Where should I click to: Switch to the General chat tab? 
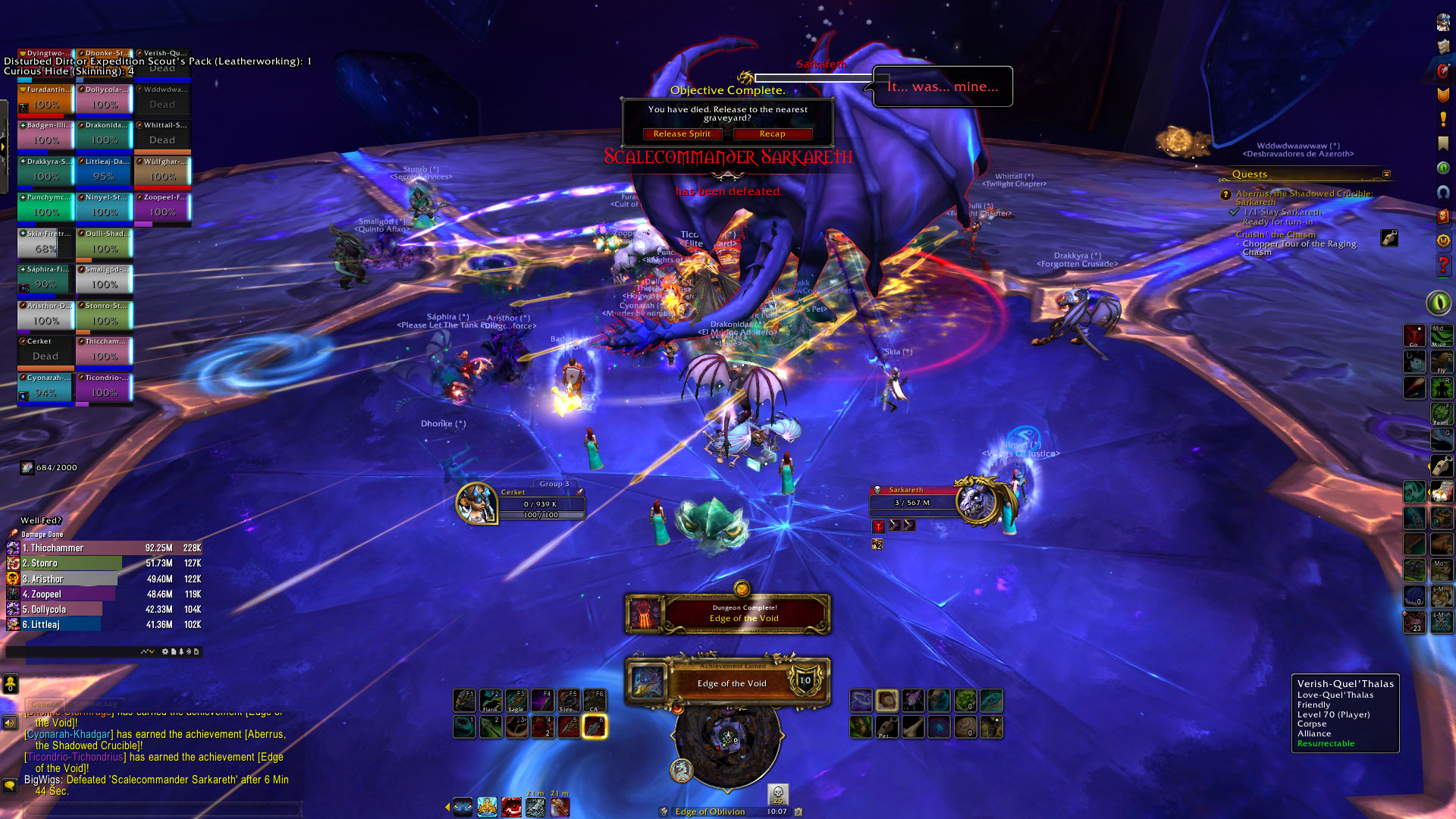(x=45, y=704)
